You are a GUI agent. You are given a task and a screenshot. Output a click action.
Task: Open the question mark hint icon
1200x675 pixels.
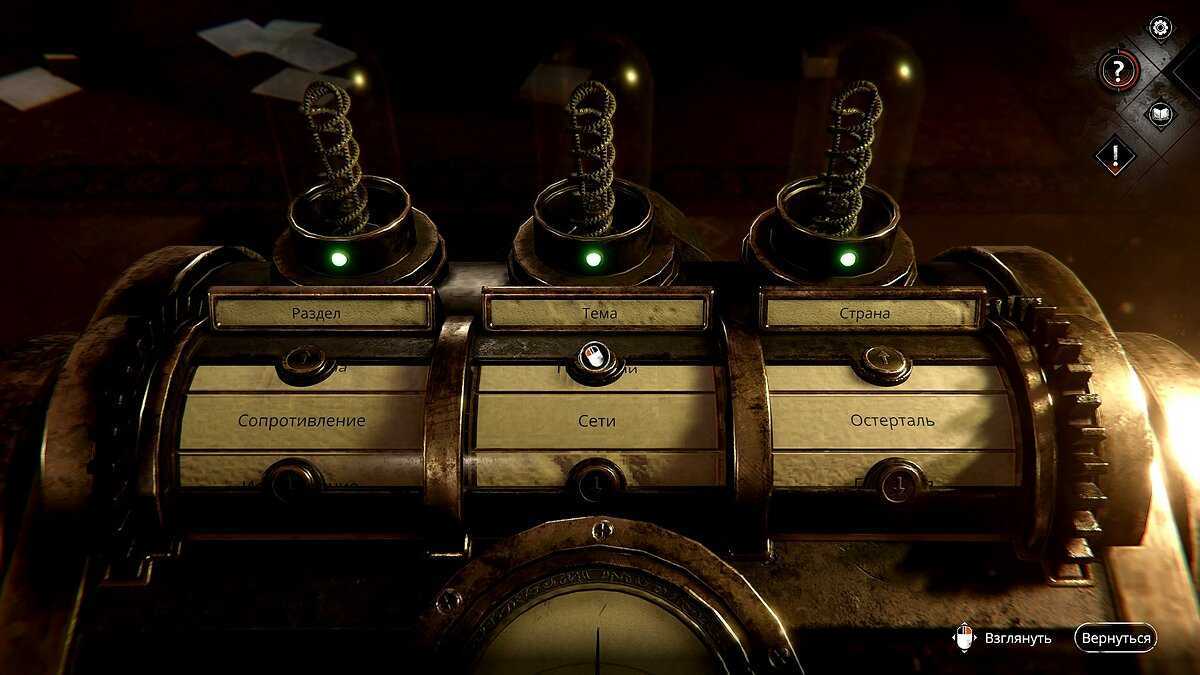point(1119,70)
